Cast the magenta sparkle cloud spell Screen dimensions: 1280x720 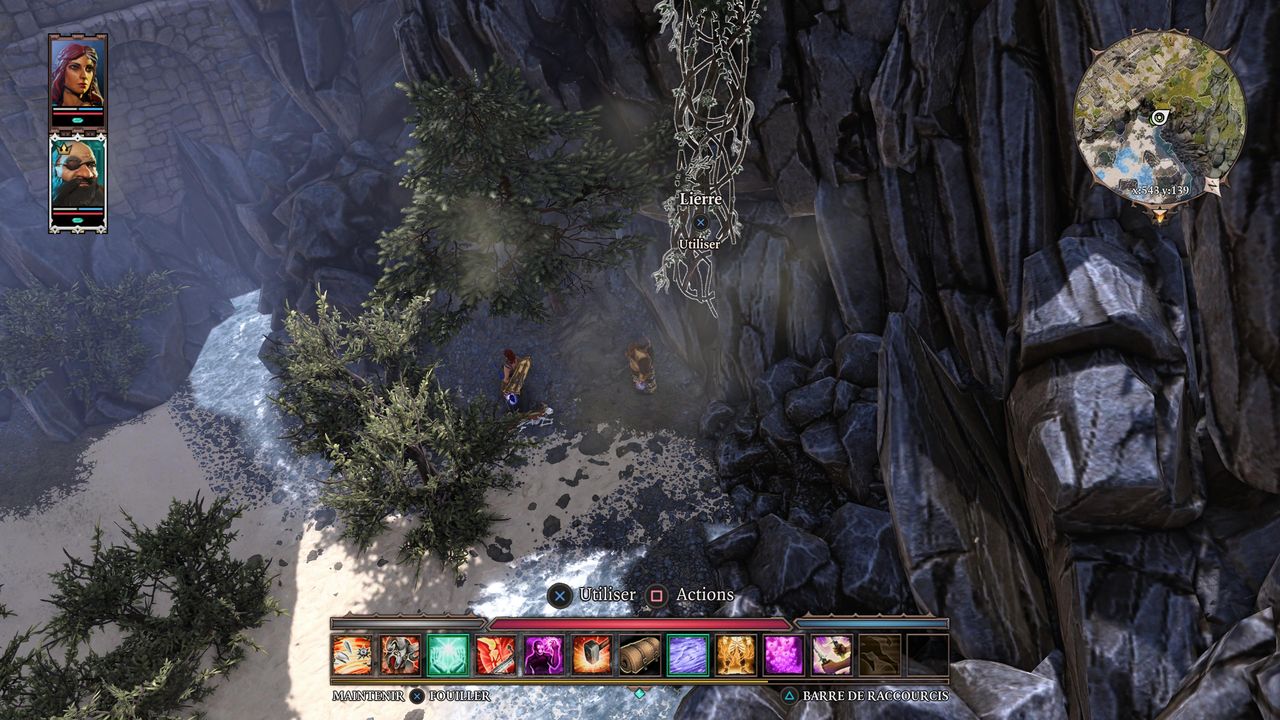[x=784, y=655]
